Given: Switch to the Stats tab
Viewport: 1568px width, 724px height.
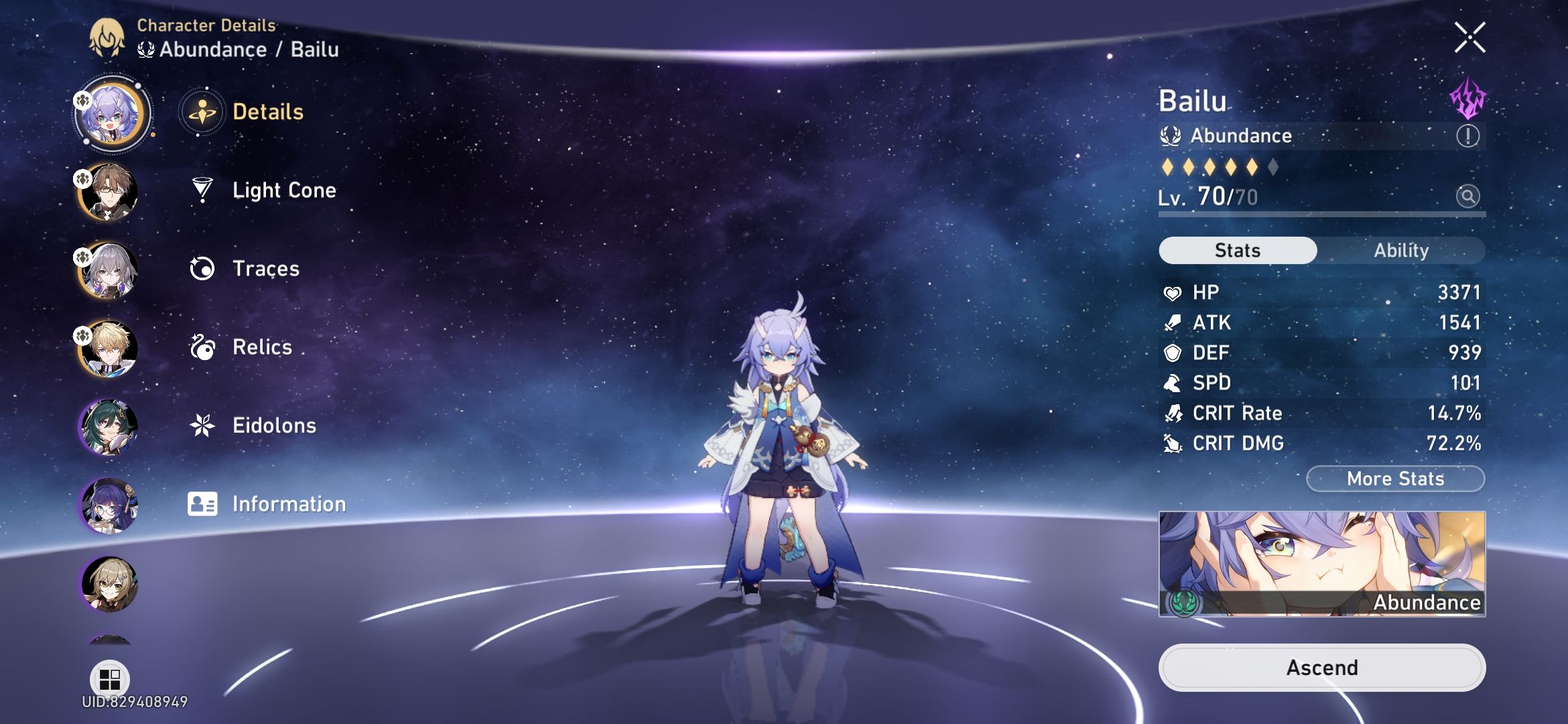Looking at the screenshot, I should click(x=1236, y=250).
